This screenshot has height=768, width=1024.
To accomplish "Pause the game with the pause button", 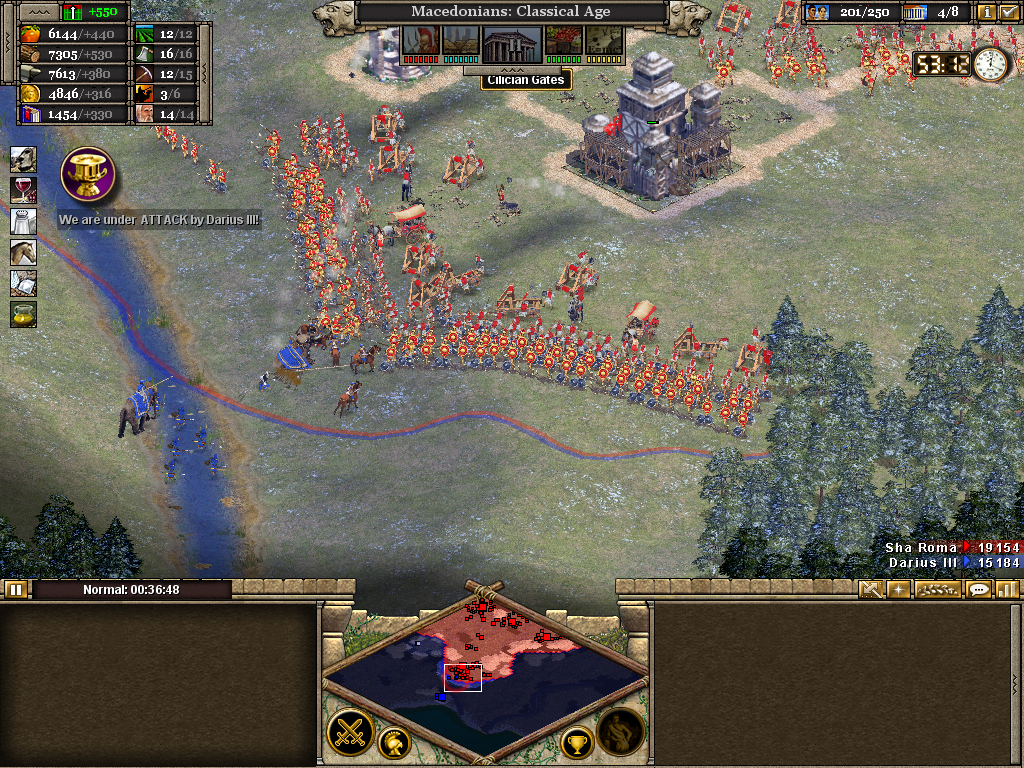I will point(15,589).
